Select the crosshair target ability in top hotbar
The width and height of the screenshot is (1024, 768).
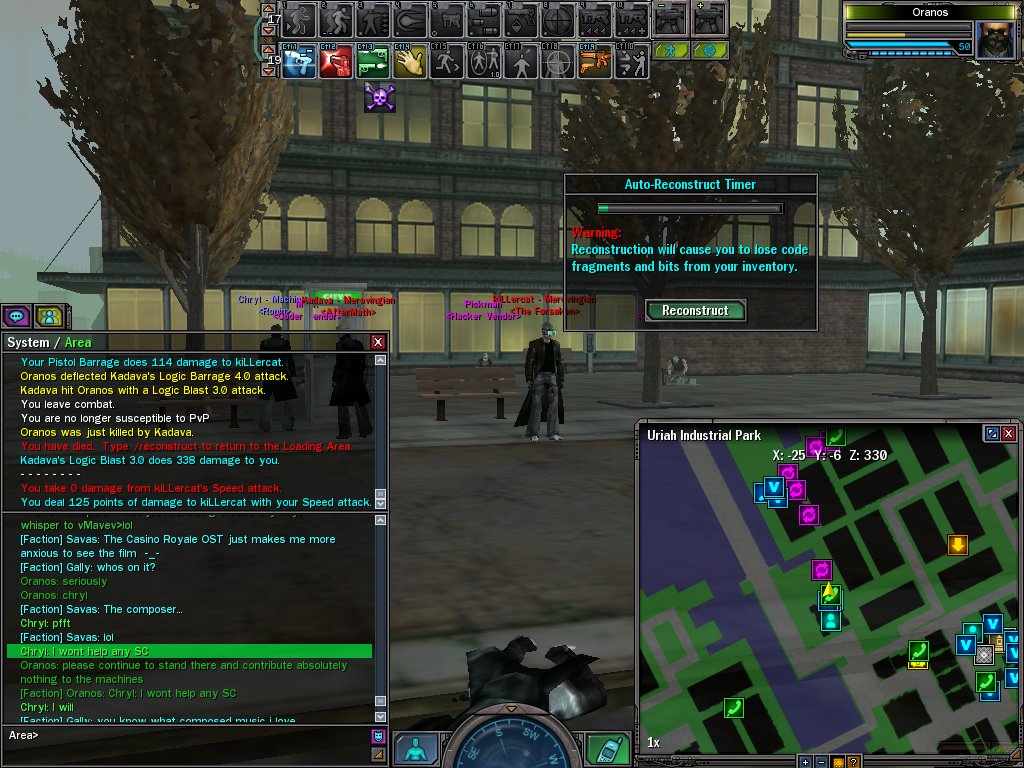558,19
